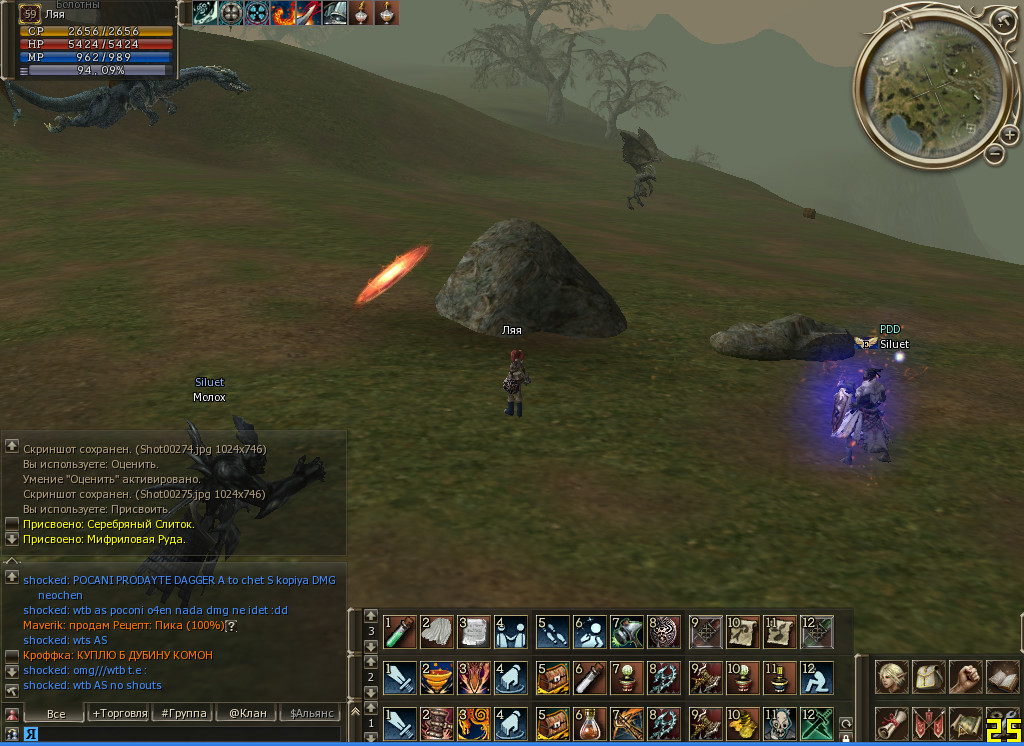Open the world map parchment icon
The image size is (1024, 746).
coord(965,723)
